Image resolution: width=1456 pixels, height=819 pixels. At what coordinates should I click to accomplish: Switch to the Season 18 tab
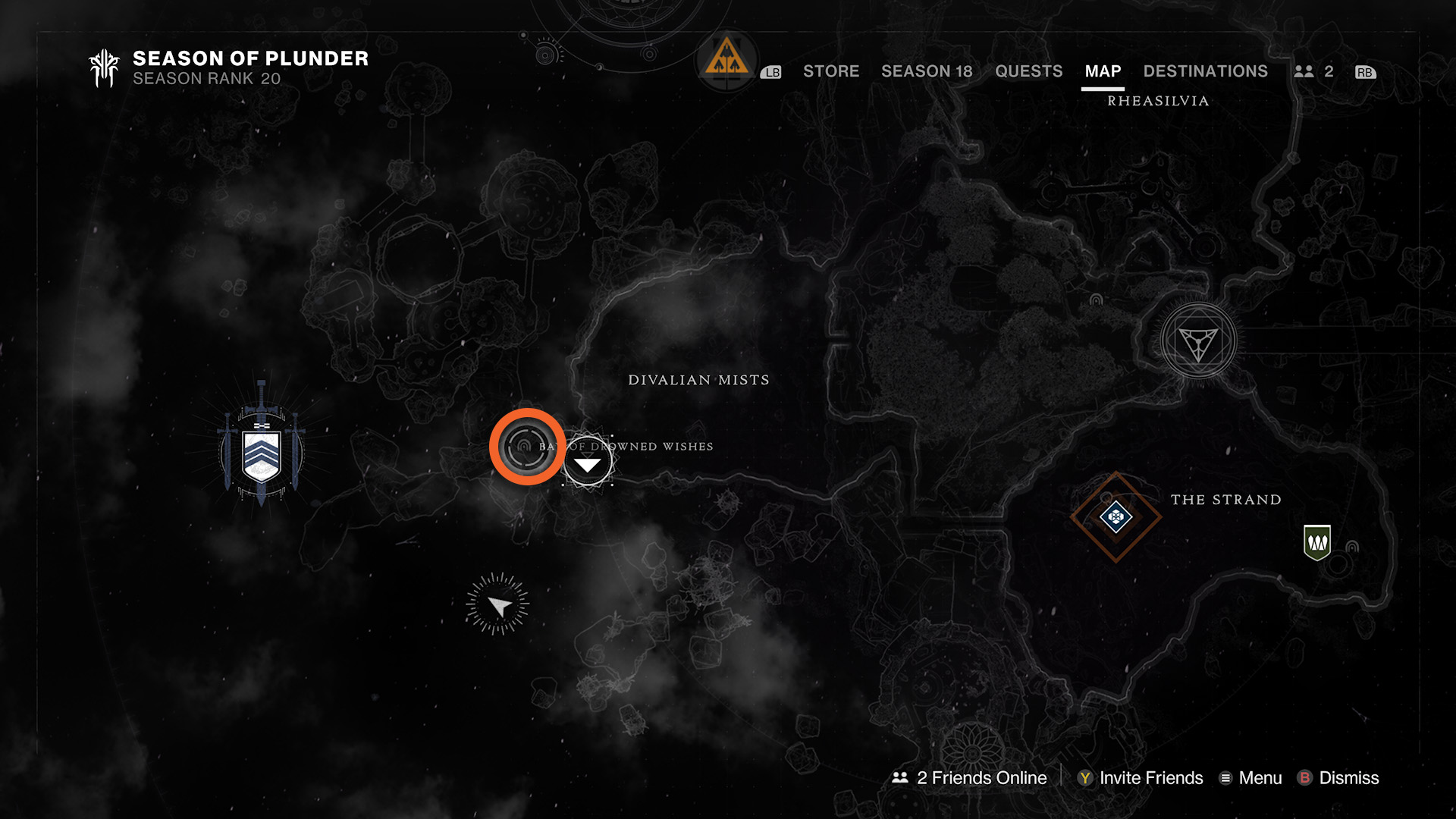[926, 71]
